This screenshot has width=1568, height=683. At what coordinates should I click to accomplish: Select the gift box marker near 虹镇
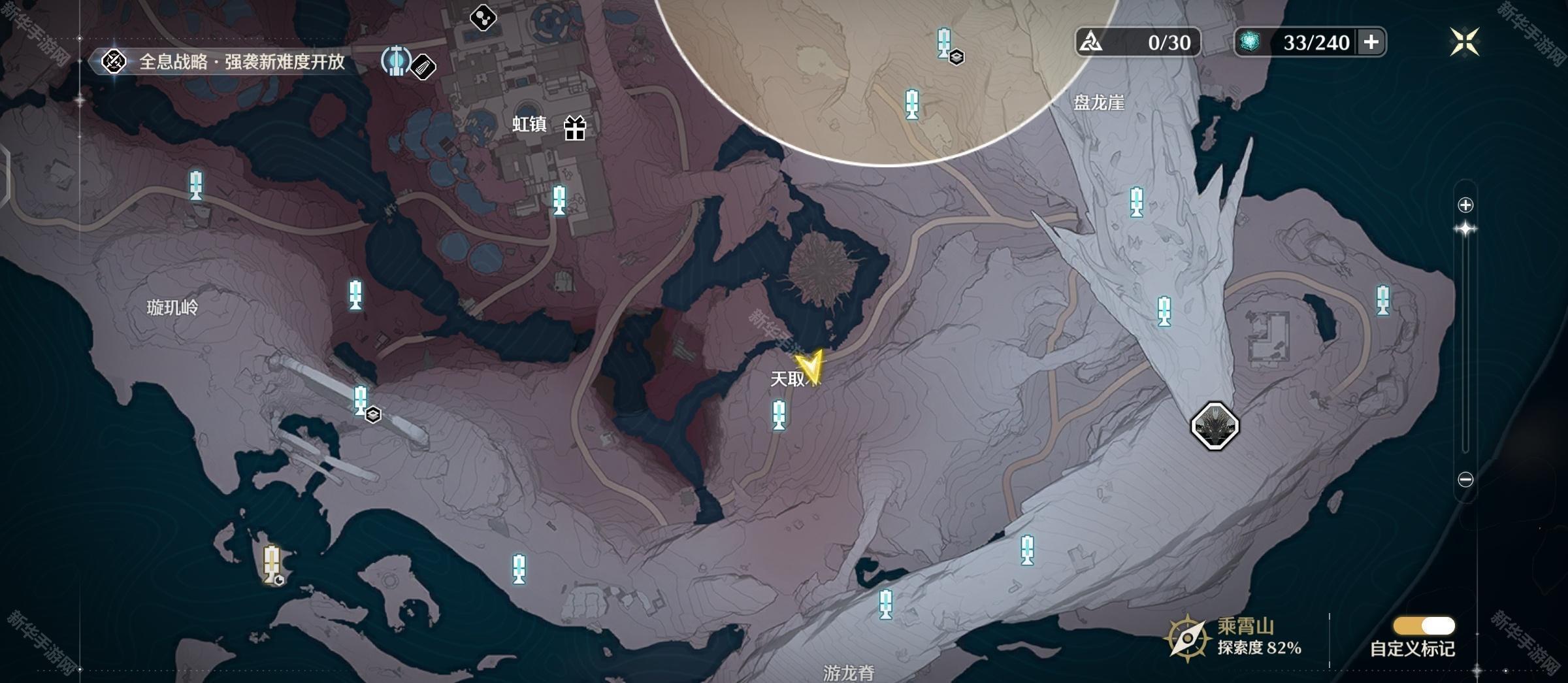click(x=575, y=127)
